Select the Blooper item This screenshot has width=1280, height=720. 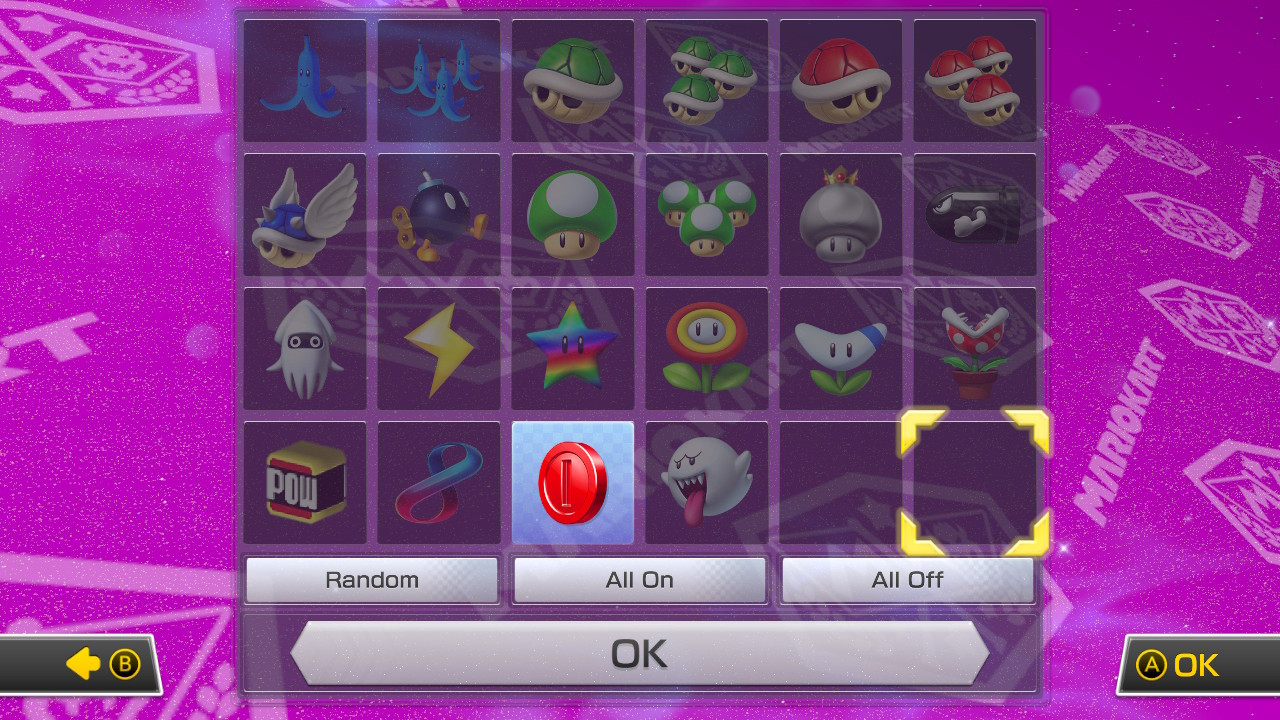tap(304, 348)
